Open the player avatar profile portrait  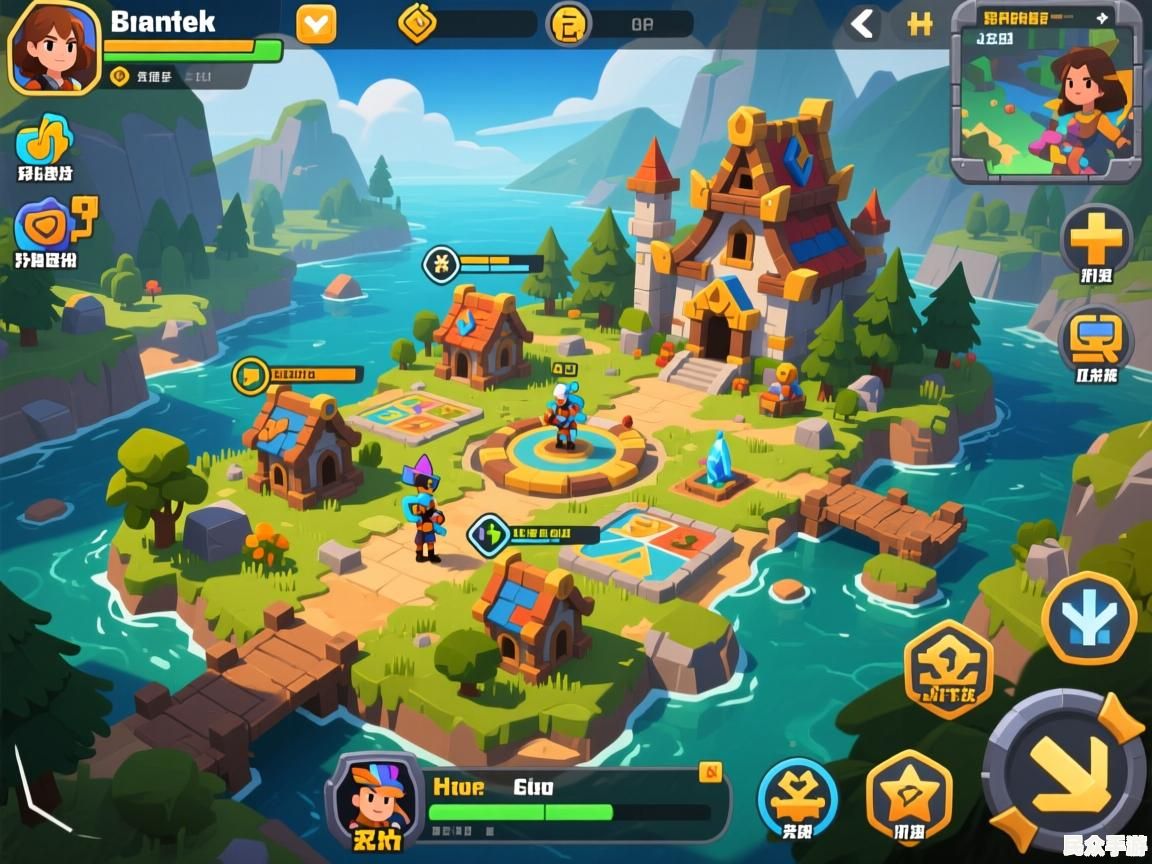[x=53, y=45]
